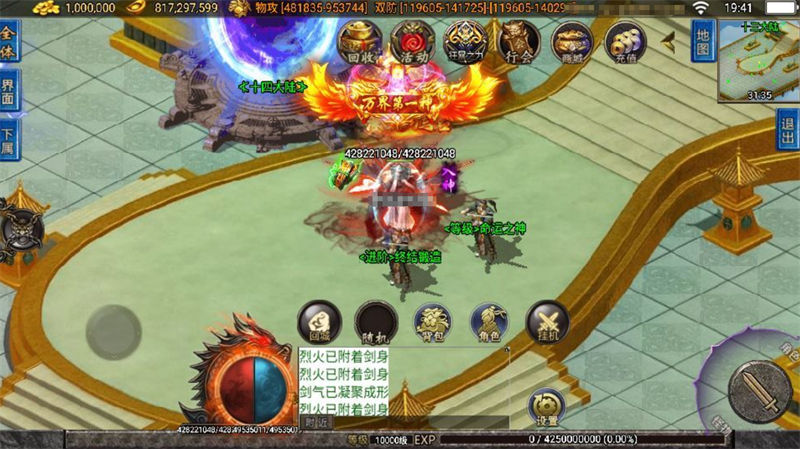This screenshot has width=800, height=449.
Task: Open the 背包 backpack
Action: 433,321
